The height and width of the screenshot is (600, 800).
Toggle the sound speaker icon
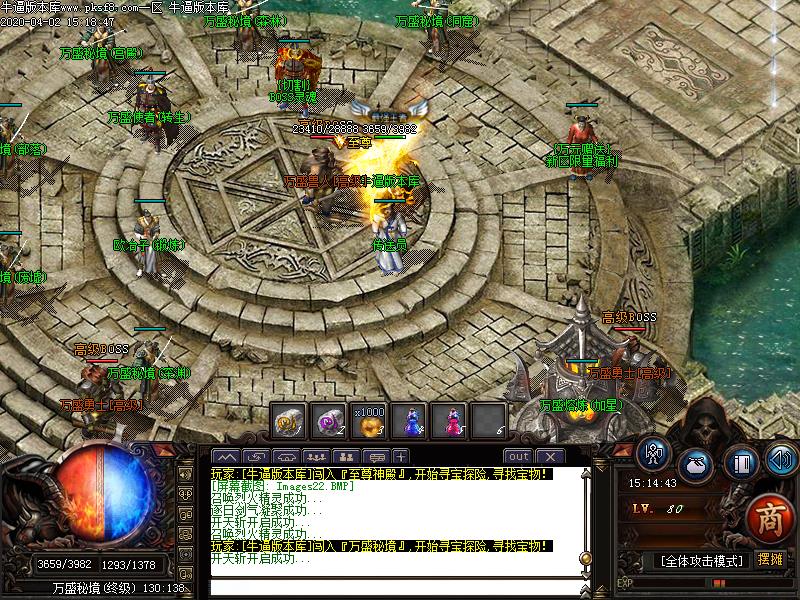[x=779, y=459]
